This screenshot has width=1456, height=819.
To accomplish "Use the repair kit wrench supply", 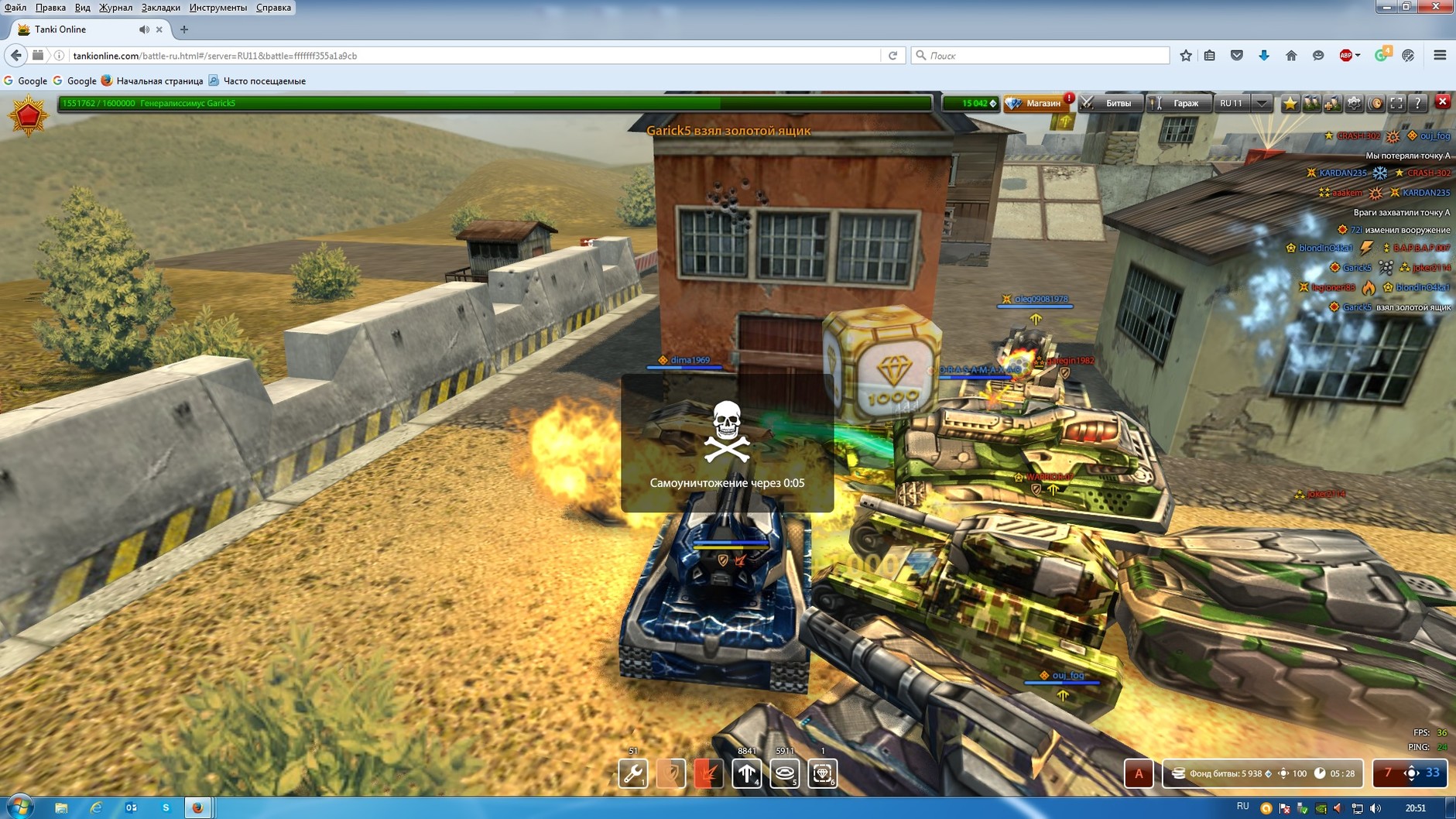I will coord(632,773).
